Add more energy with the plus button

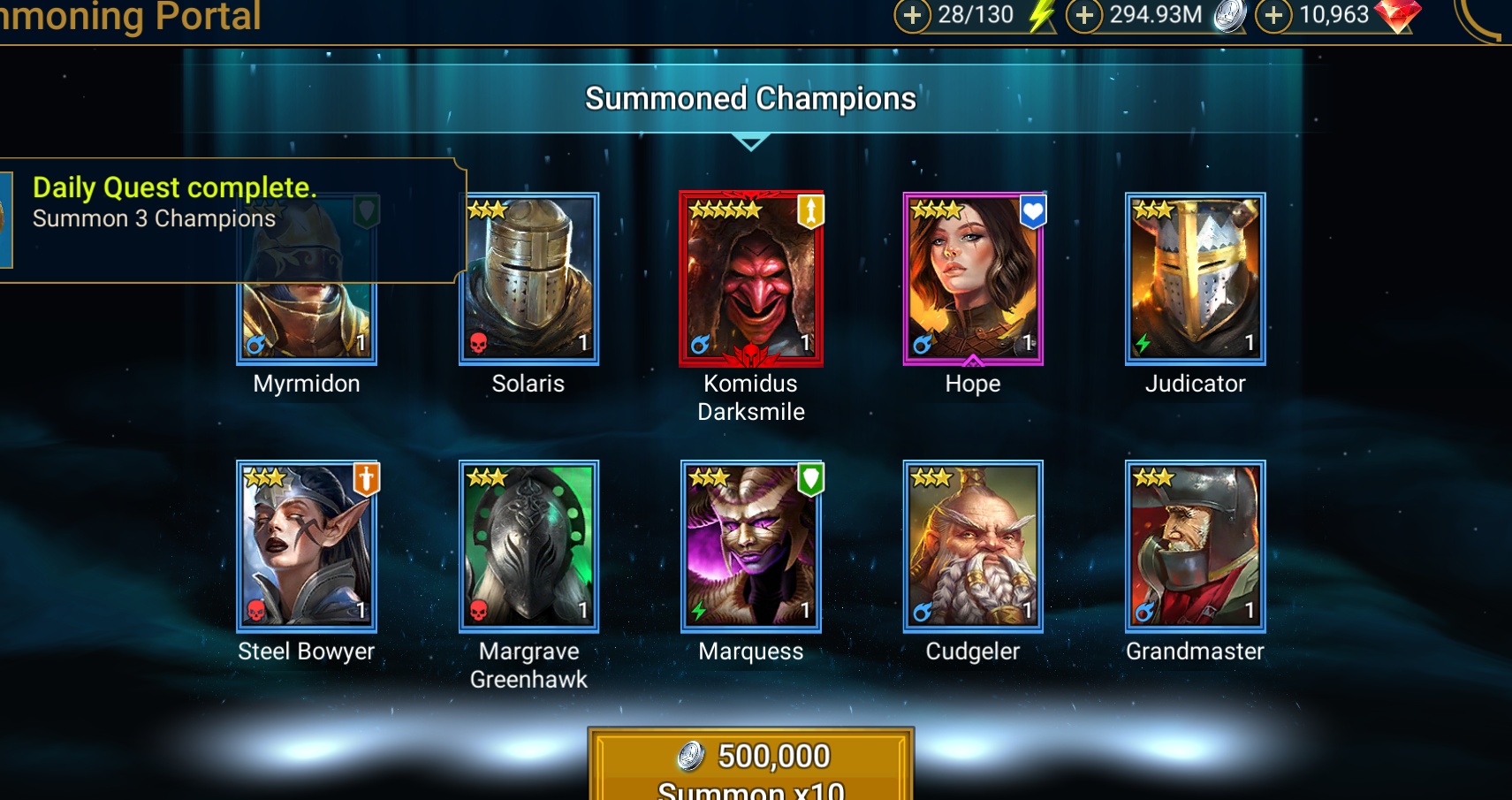913,15
